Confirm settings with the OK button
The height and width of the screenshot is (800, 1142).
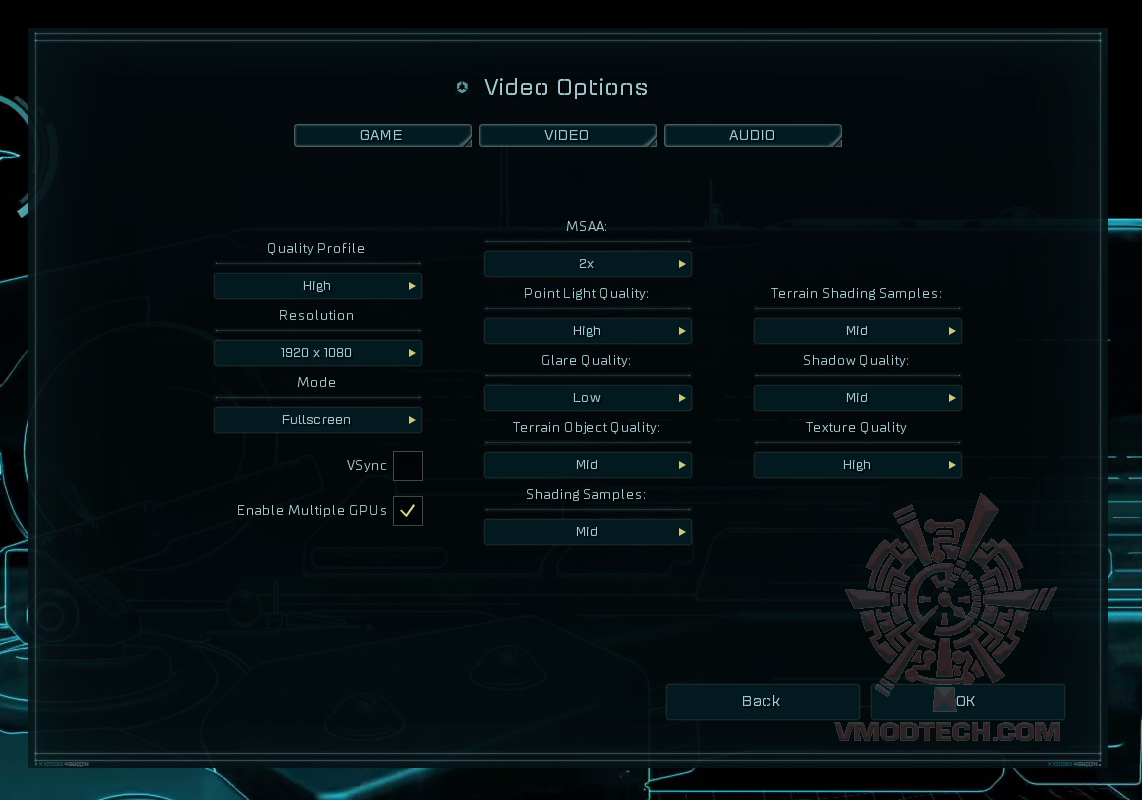click(x=967, y=702)
